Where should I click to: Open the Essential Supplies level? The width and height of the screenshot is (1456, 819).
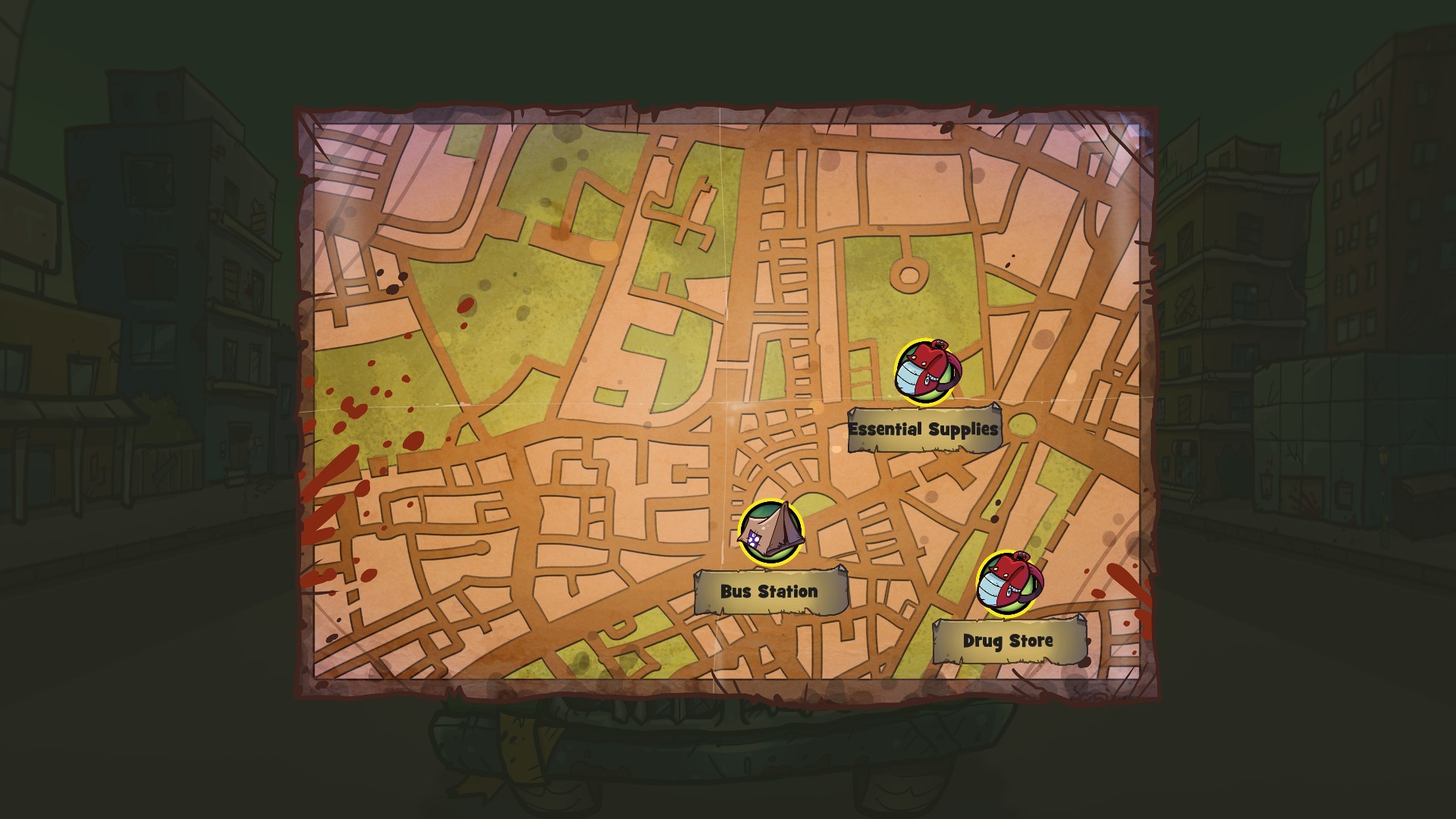click(923, 427)
